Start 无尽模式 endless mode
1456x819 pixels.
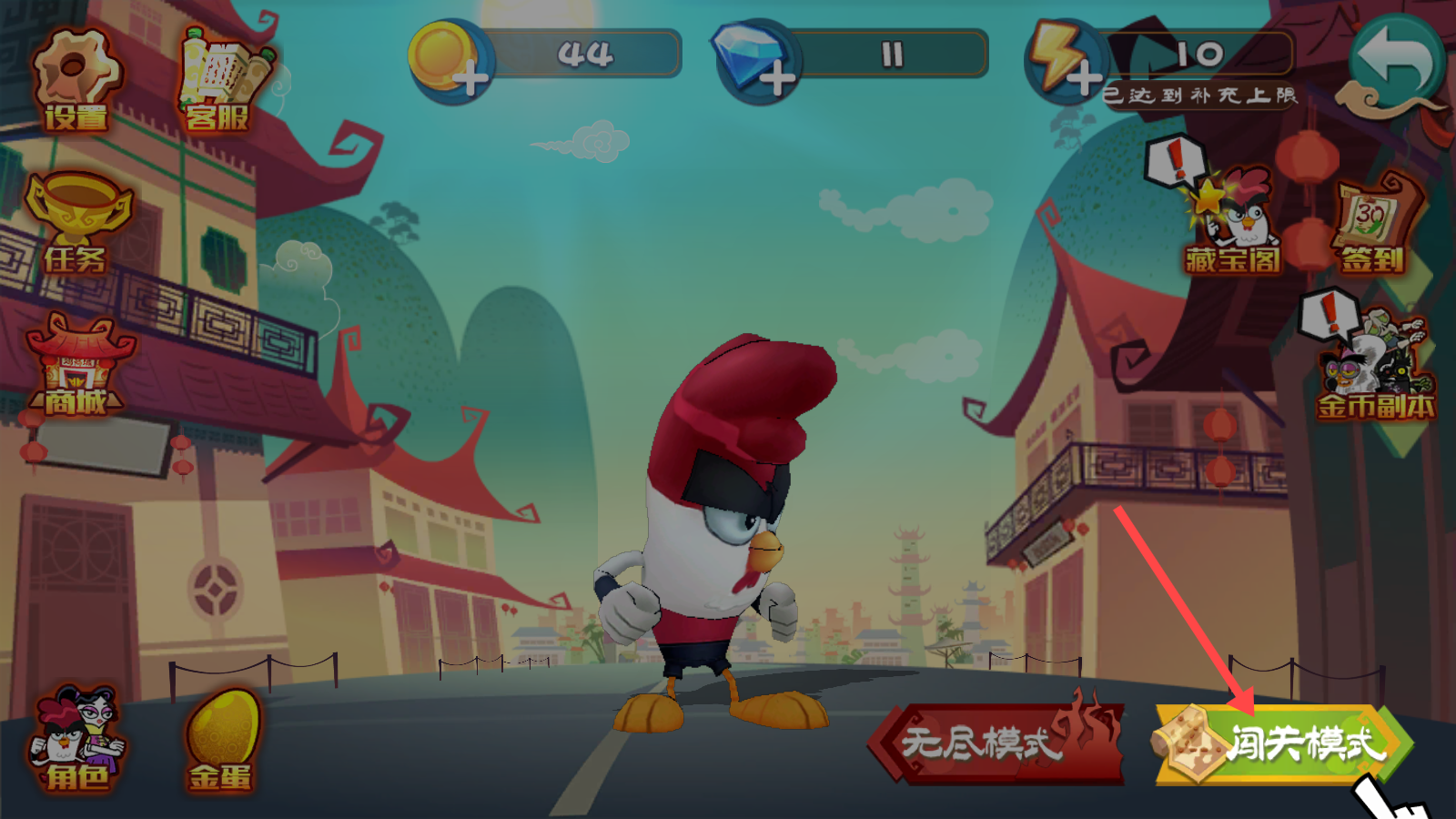(996, 743)
